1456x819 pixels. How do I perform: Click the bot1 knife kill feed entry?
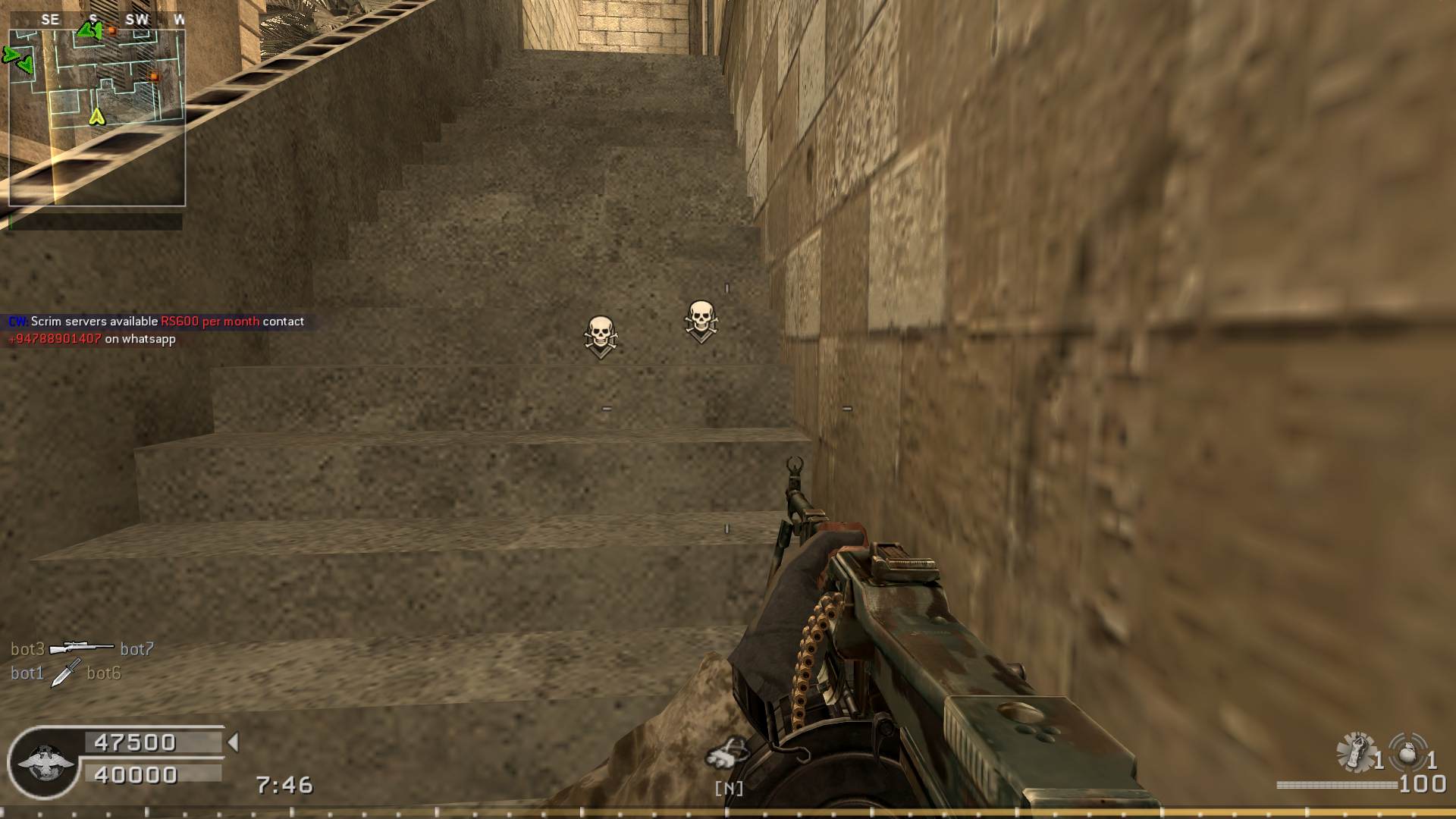coord(66,673)
